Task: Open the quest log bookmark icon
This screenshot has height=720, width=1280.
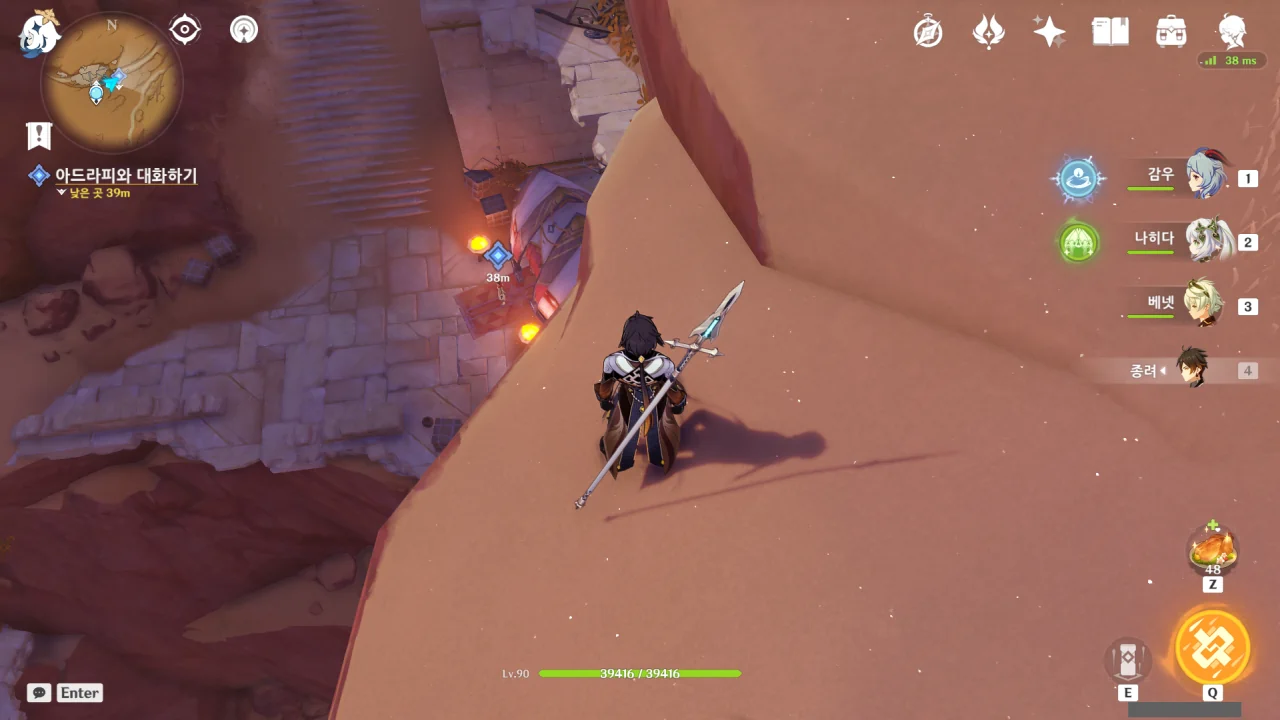Action: click(39, 136)
